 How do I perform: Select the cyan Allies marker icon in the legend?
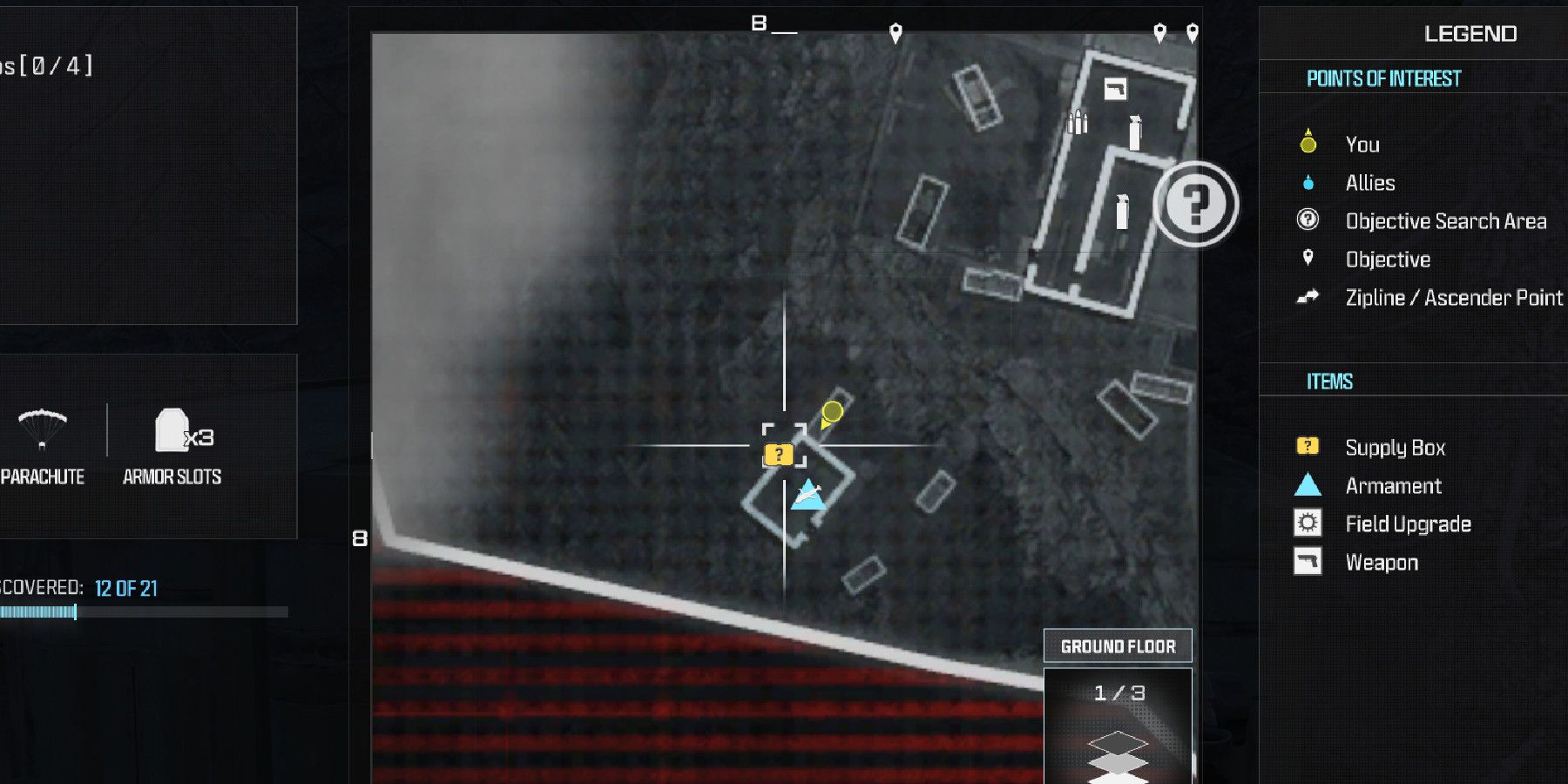[1306, 182]
